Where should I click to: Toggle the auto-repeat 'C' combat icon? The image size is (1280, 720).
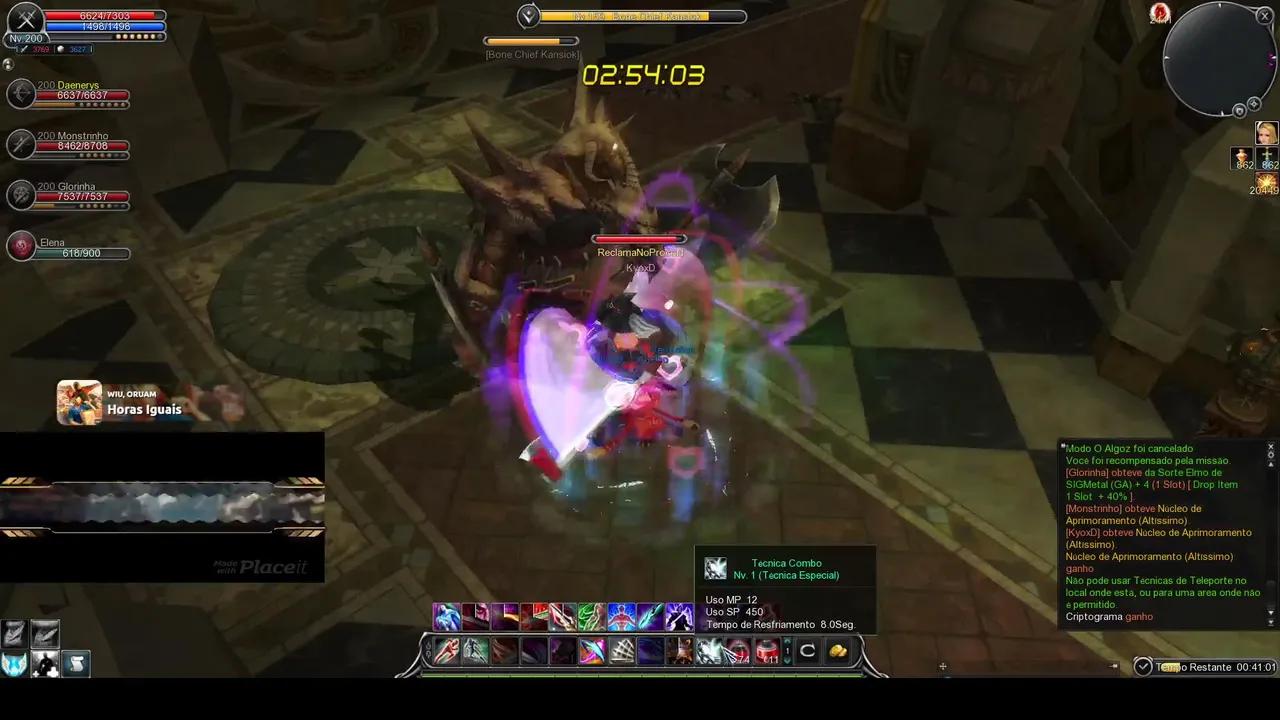809,651
